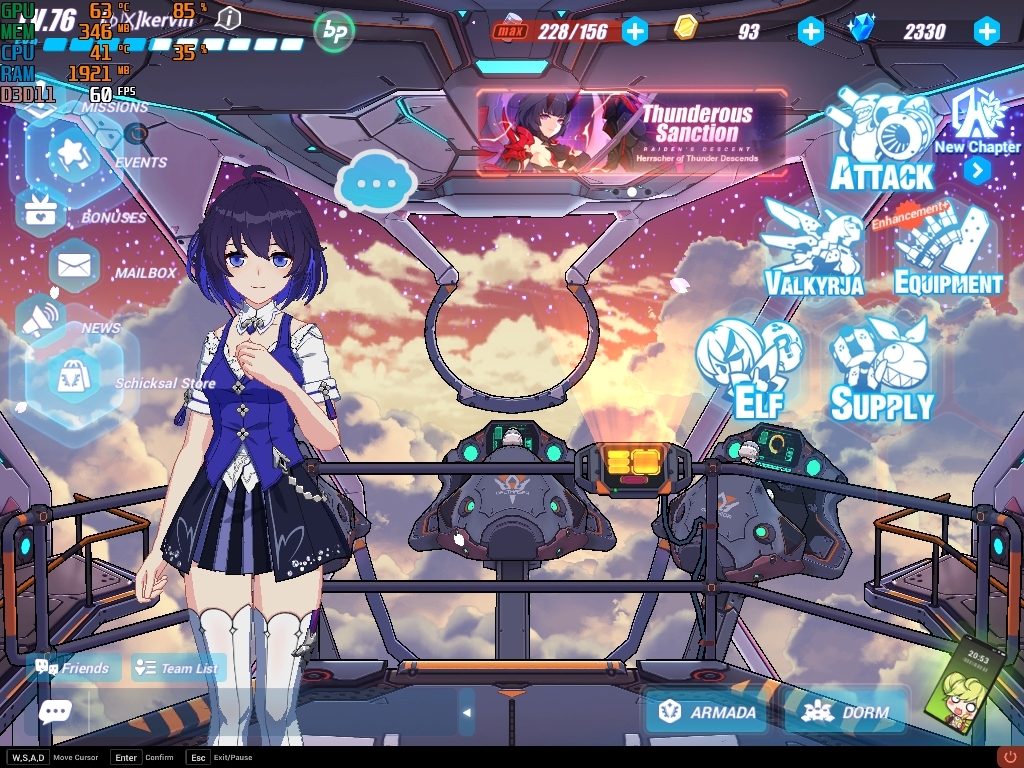
Task: Add more crystals with the plus button
Action: (x=987, y=31)
